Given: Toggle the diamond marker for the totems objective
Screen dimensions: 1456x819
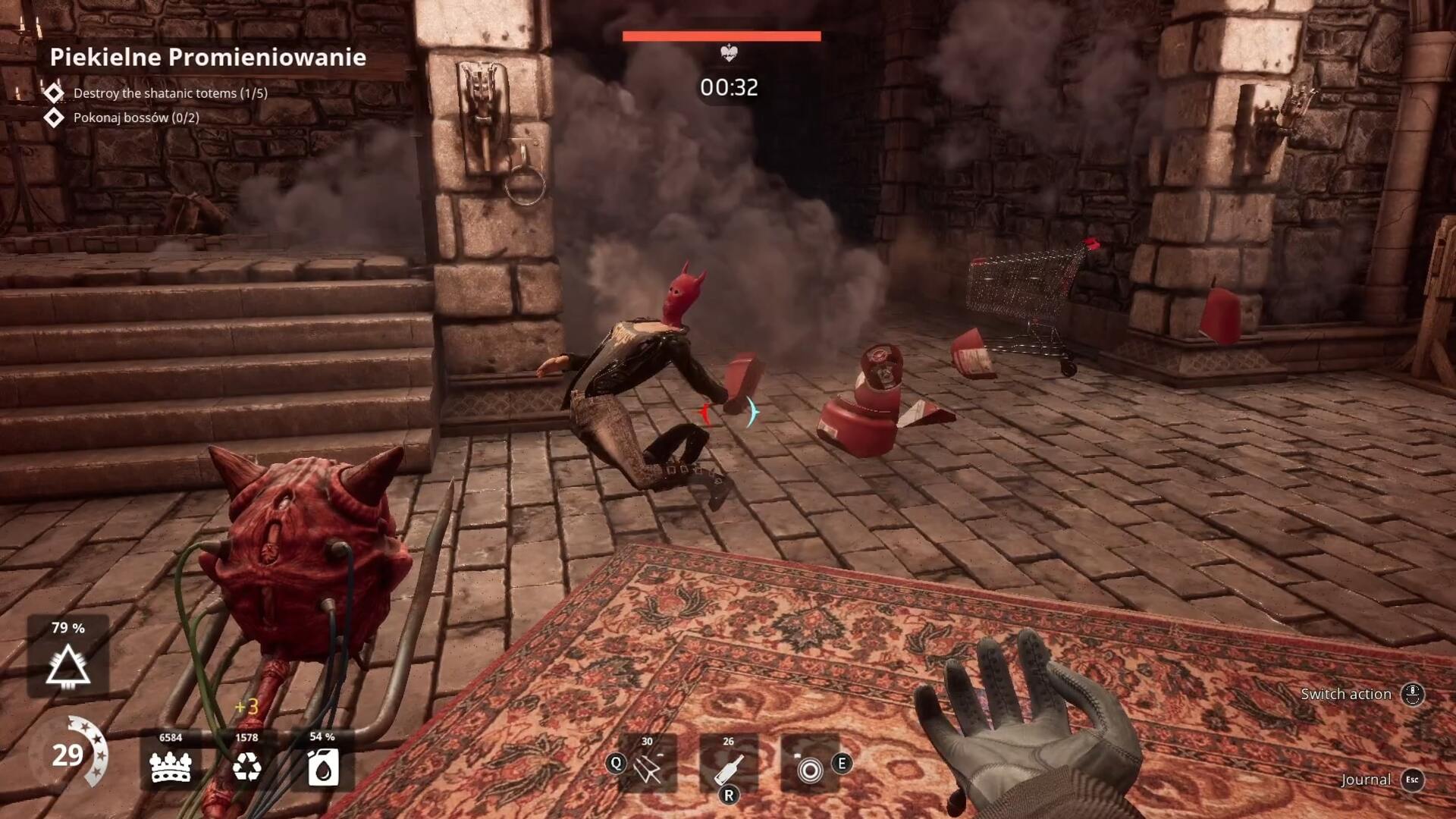Looking at the screenshot, I should (x=54, y=93).
